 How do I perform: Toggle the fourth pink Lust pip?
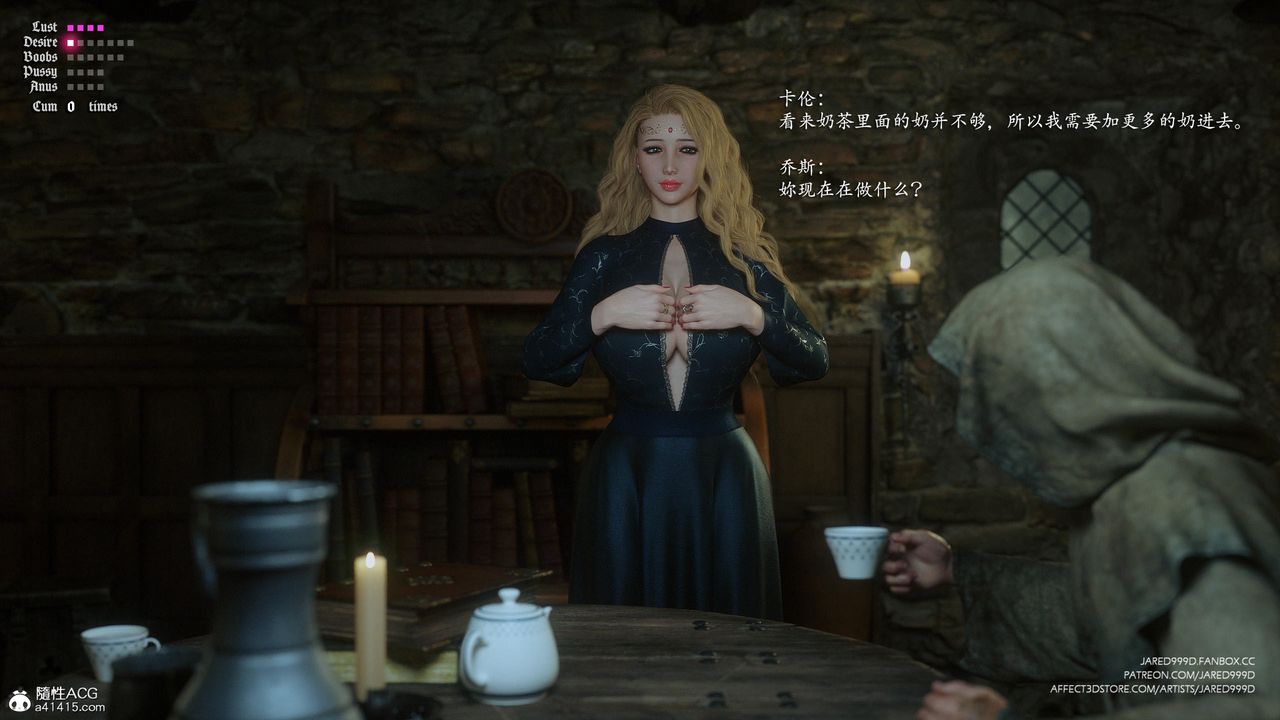click(101, 28)
